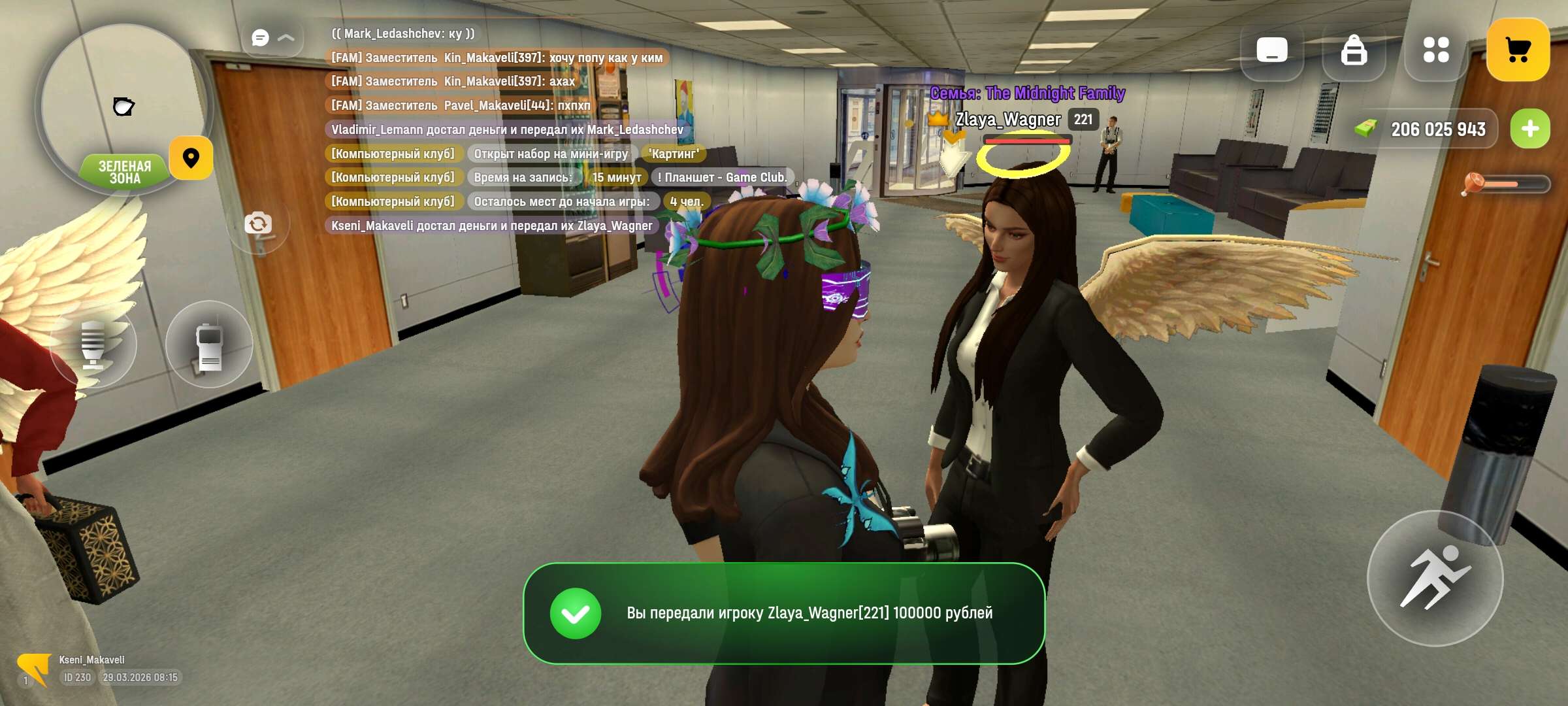
Task: Tap the sprint running-man button
Action: click(x=1435, y=578)
